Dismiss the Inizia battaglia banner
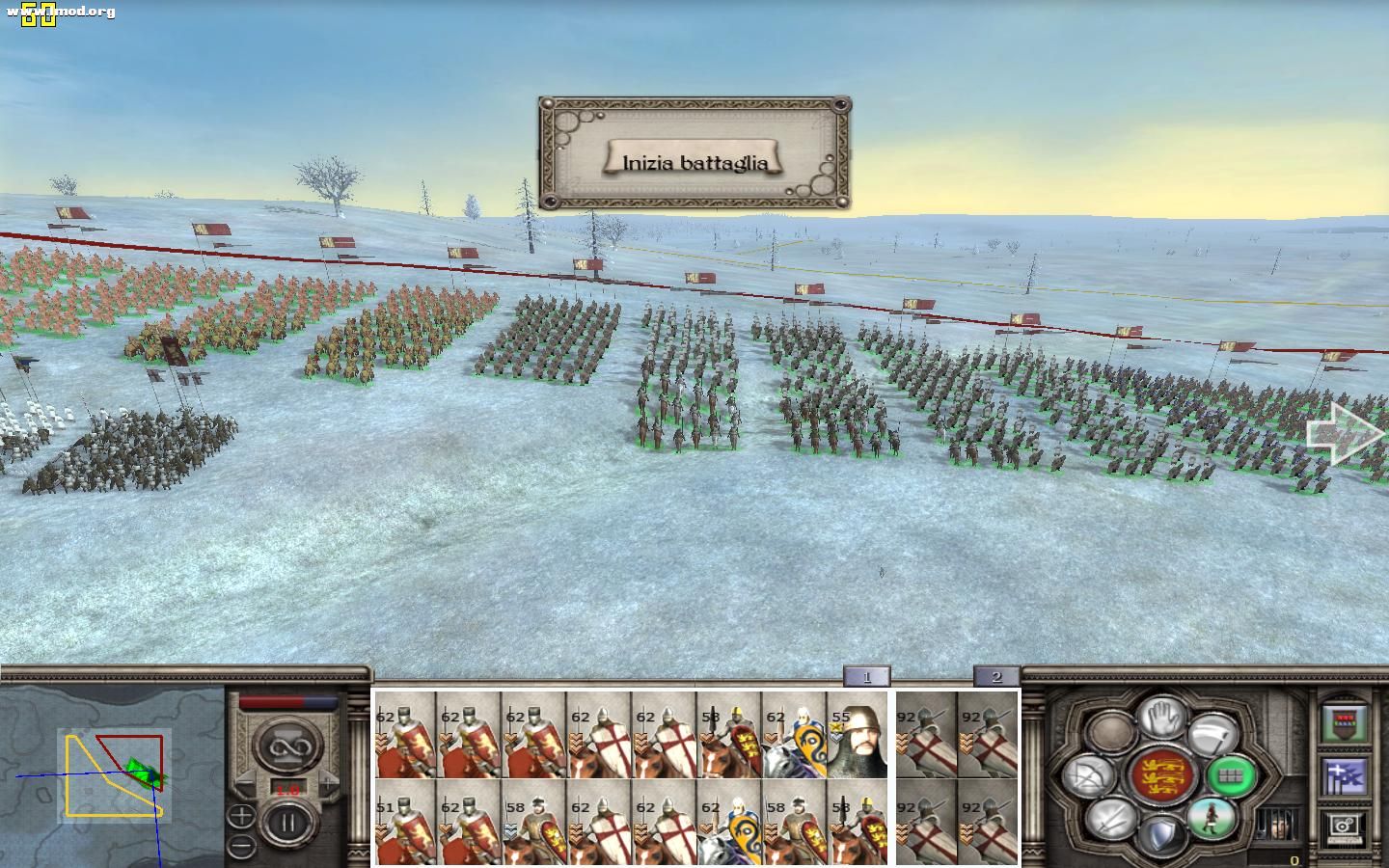The width and height of the screenshot is (1389, 868). tap(694, 161)
